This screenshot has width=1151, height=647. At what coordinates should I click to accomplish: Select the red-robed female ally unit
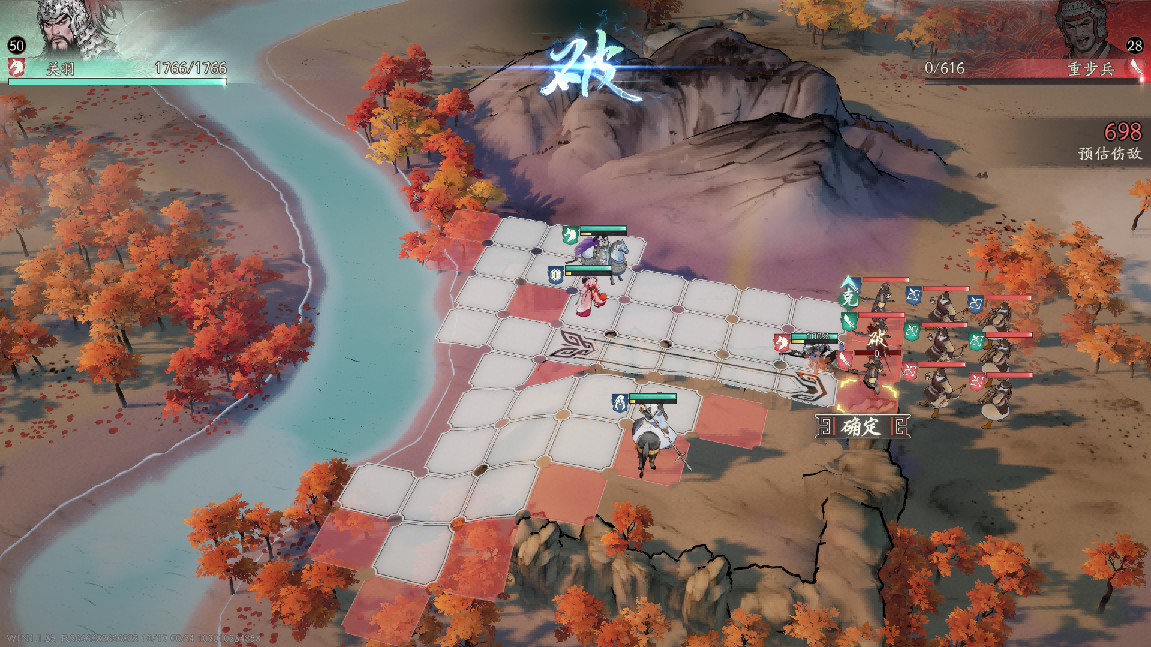tap(591, 295)
